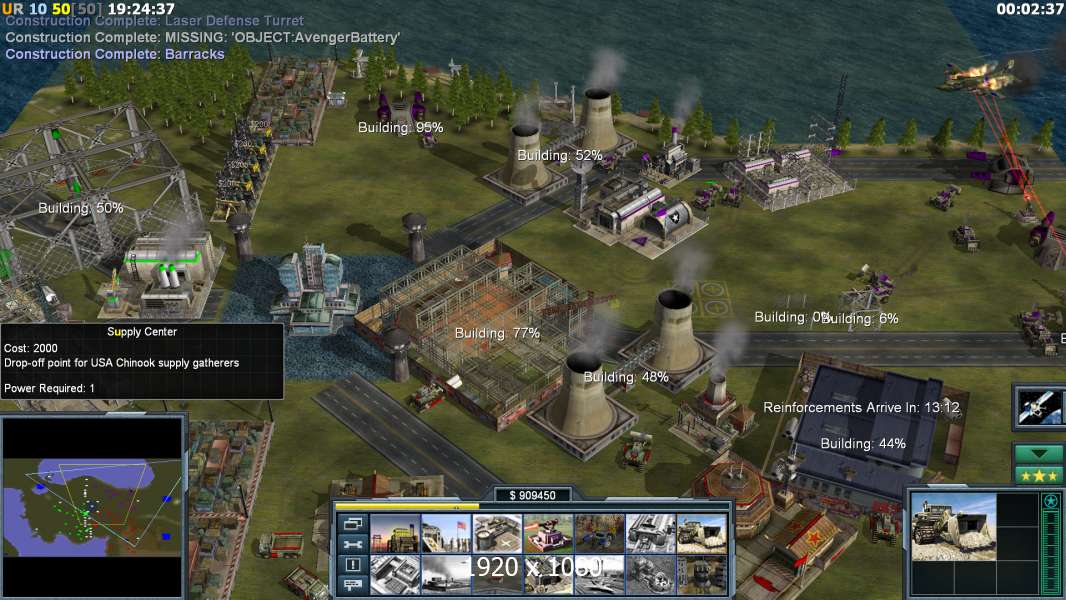Click the bulldozer portrait in the unit panel

(954, 525)
